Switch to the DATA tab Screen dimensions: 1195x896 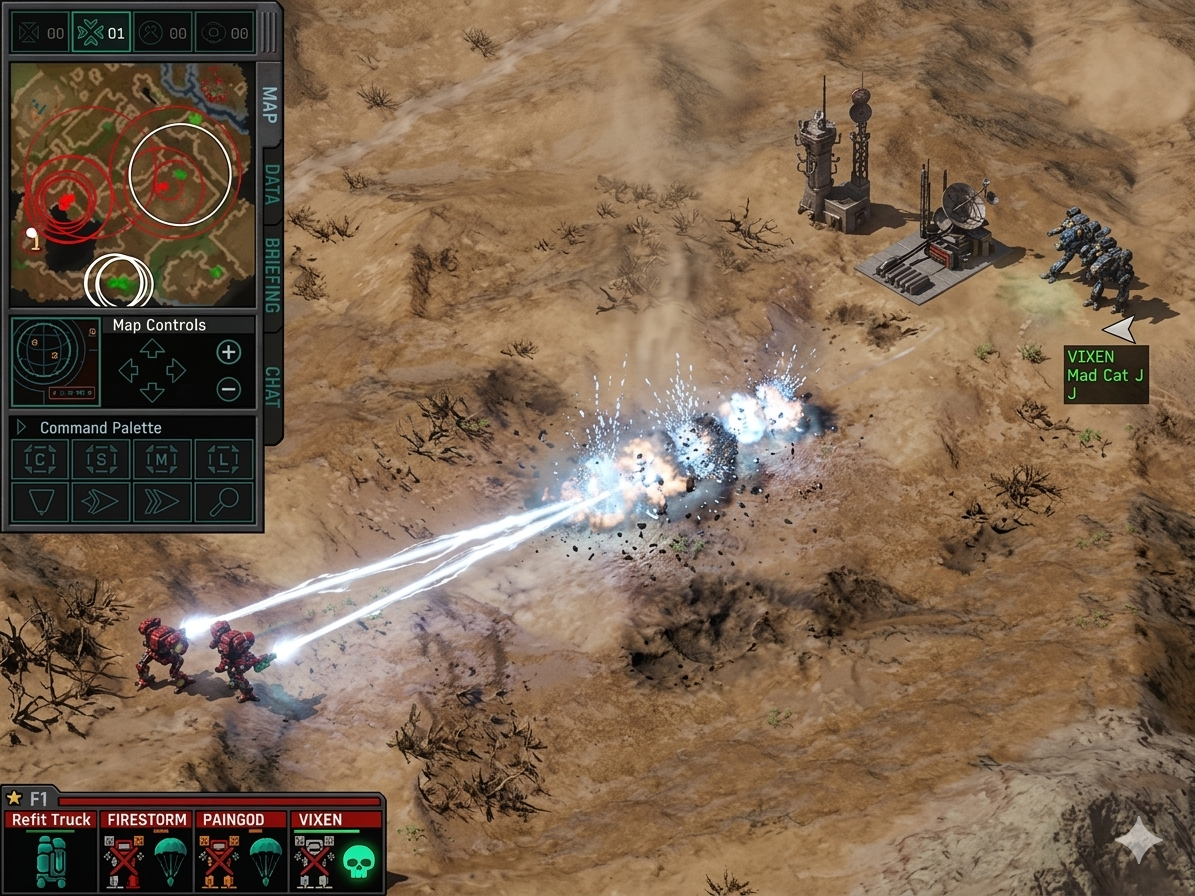pyautogui.click(x=271, y=184)
